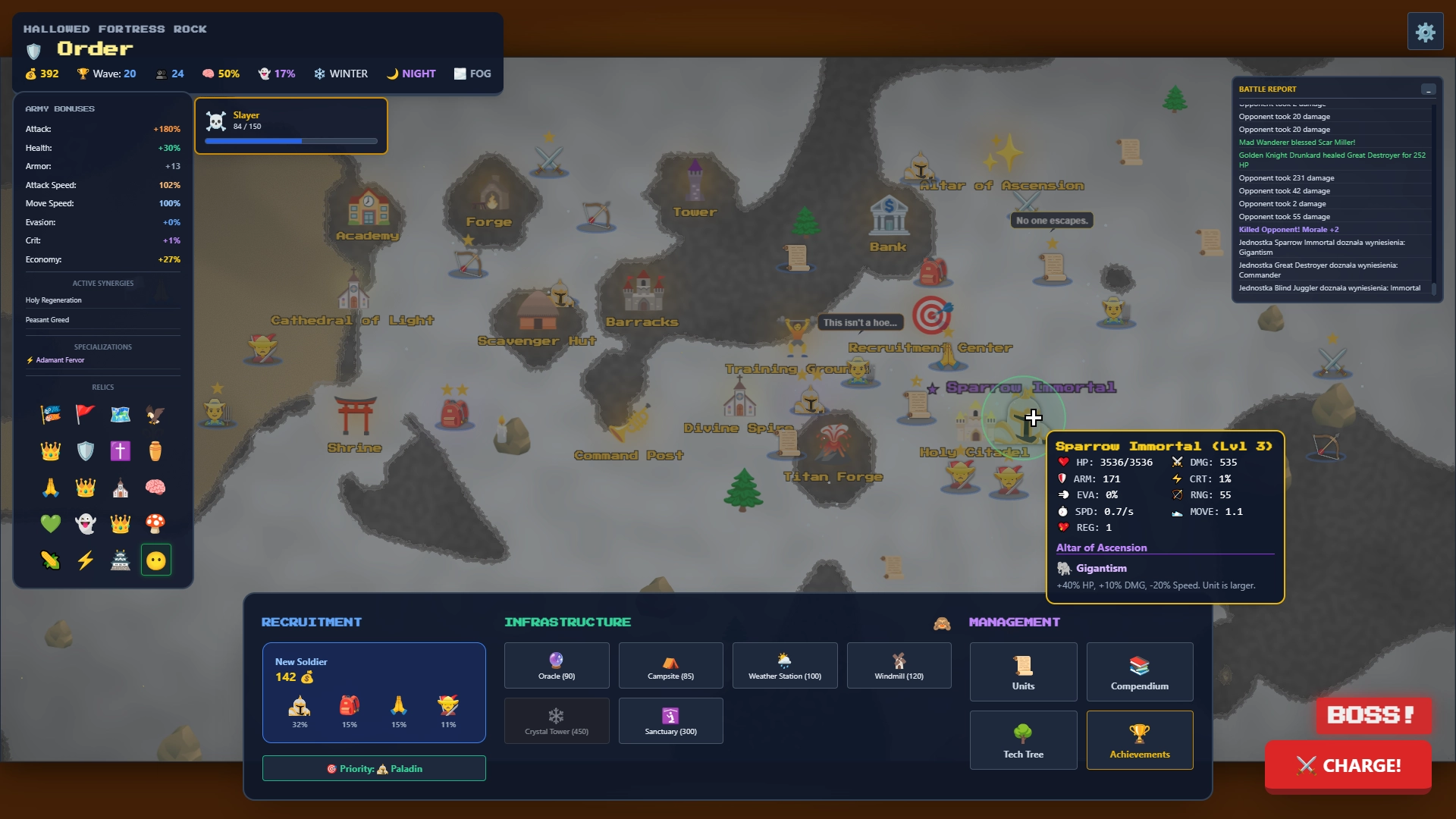
Task: Select the mushroom relic
Action: click(x=155, y=523)
